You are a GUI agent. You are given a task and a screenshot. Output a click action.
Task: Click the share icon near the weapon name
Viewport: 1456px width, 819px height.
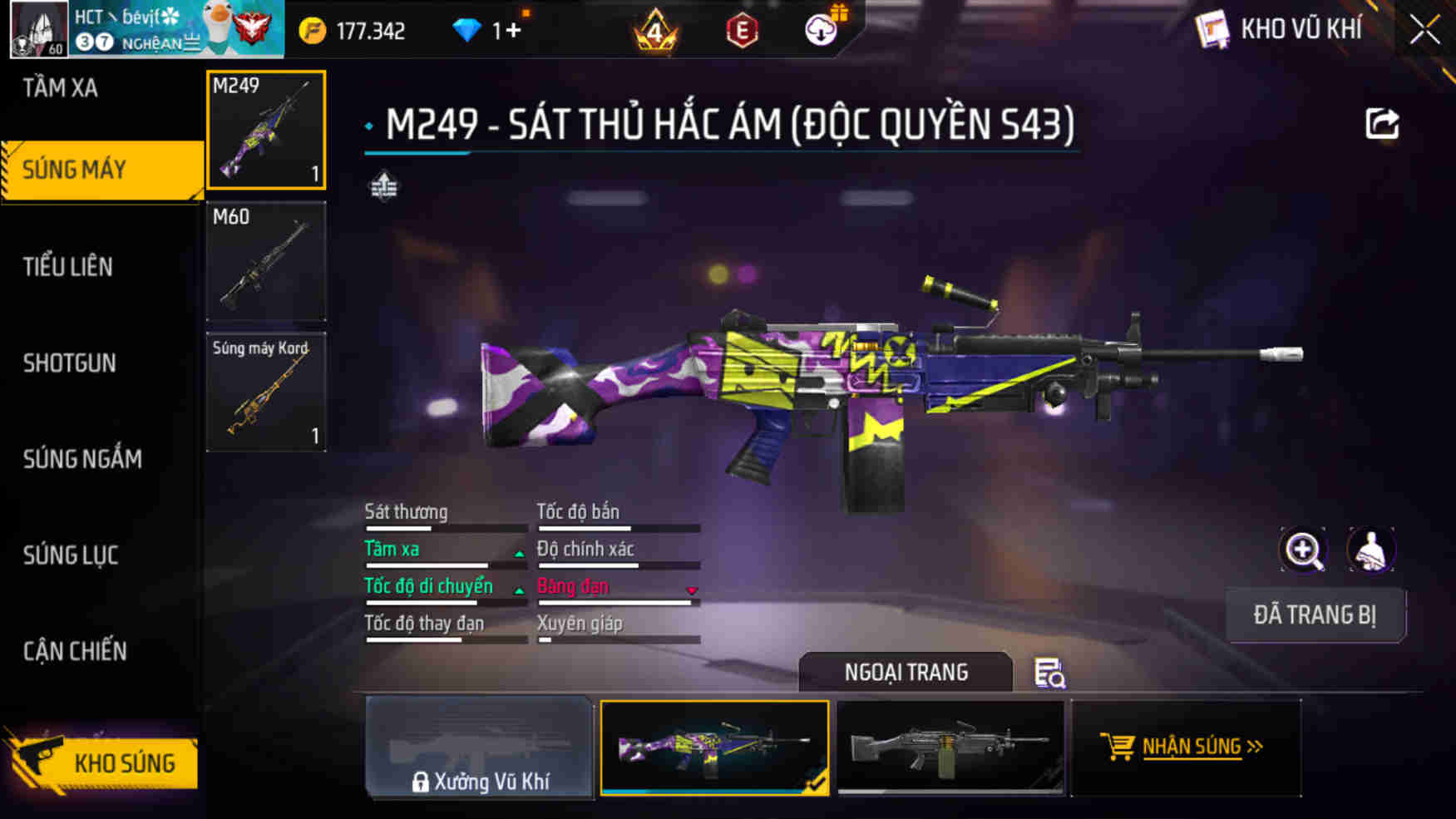[1383, 124]
